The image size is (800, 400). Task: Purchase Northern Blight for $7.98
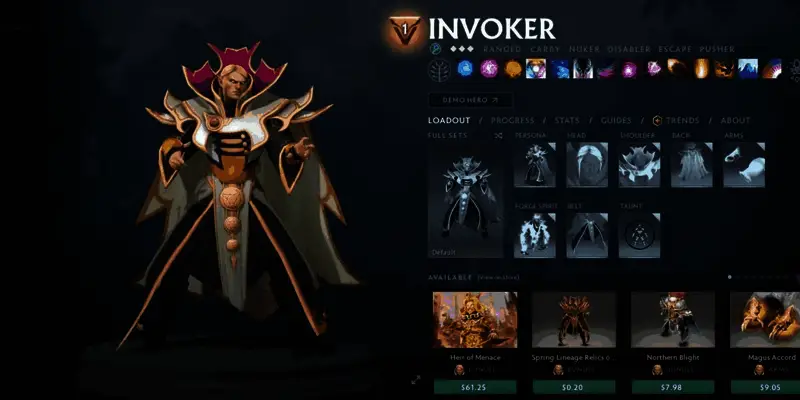click(x=672, y=387)
